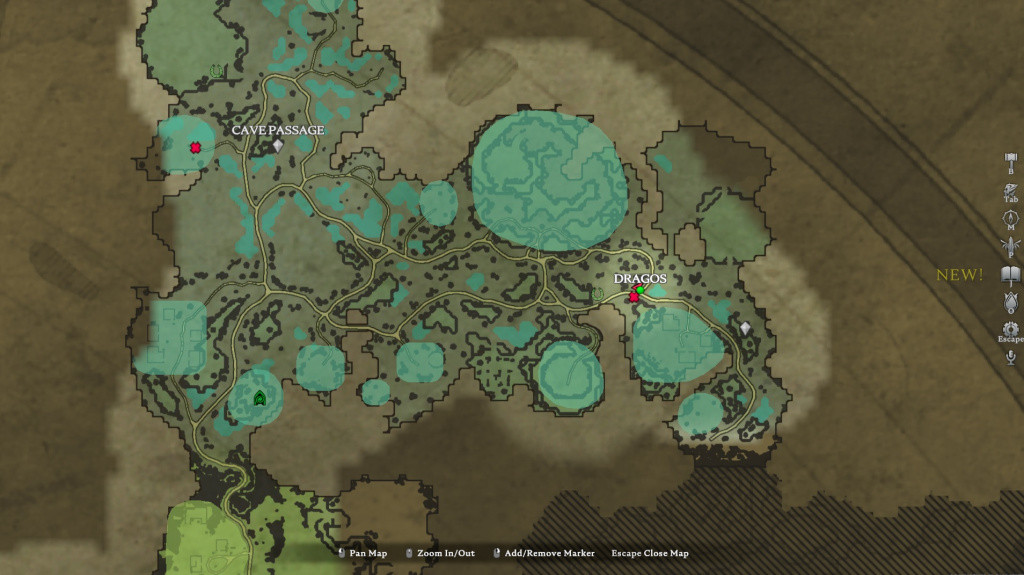Screen dimensions: 1024x575
Task: Toggle the microphone voice chat icon
Action: 1010,357
